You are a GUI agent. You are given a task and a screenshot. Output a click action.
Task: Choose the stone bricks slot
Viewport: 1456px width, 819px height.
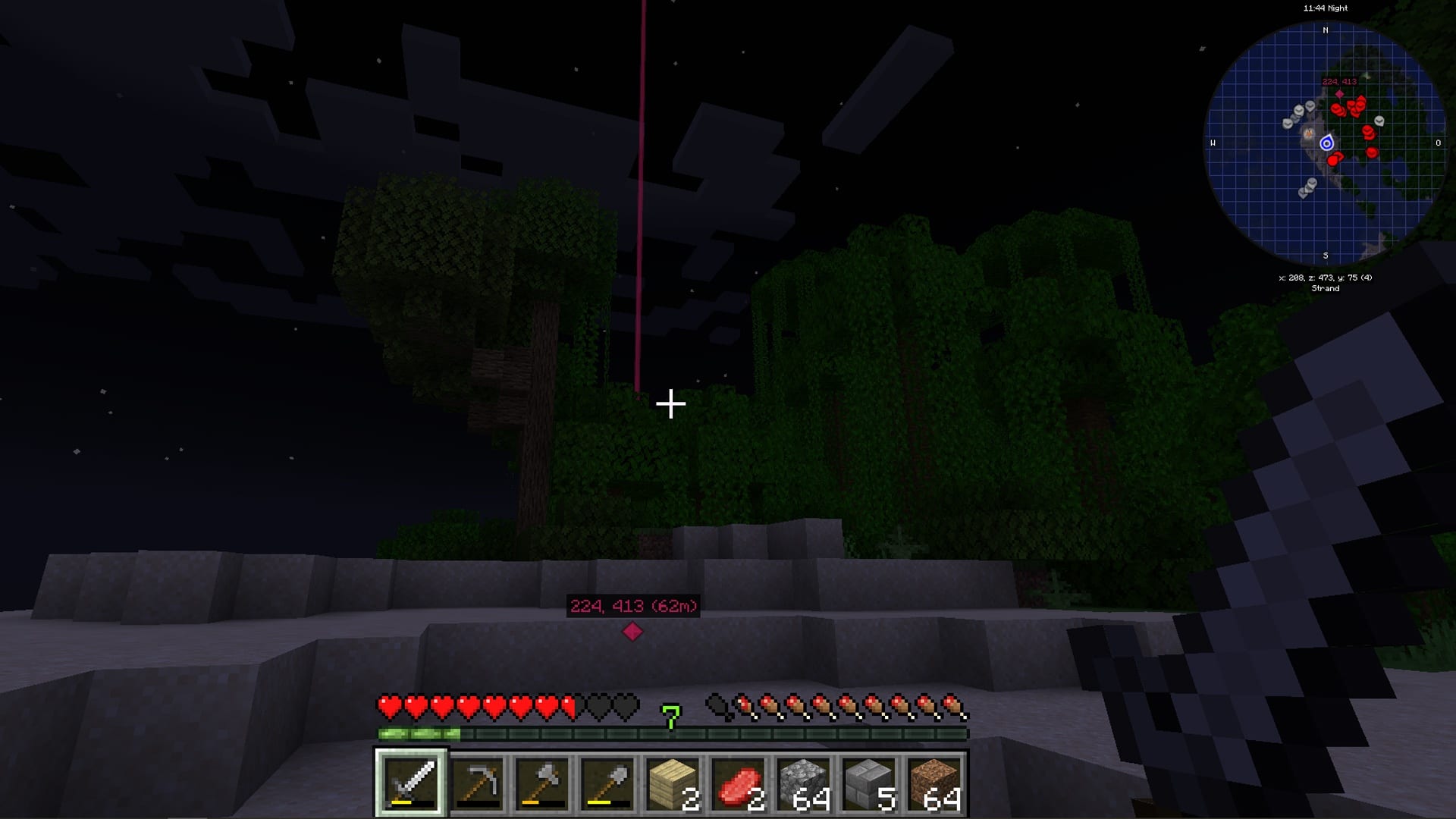[868, 783]
